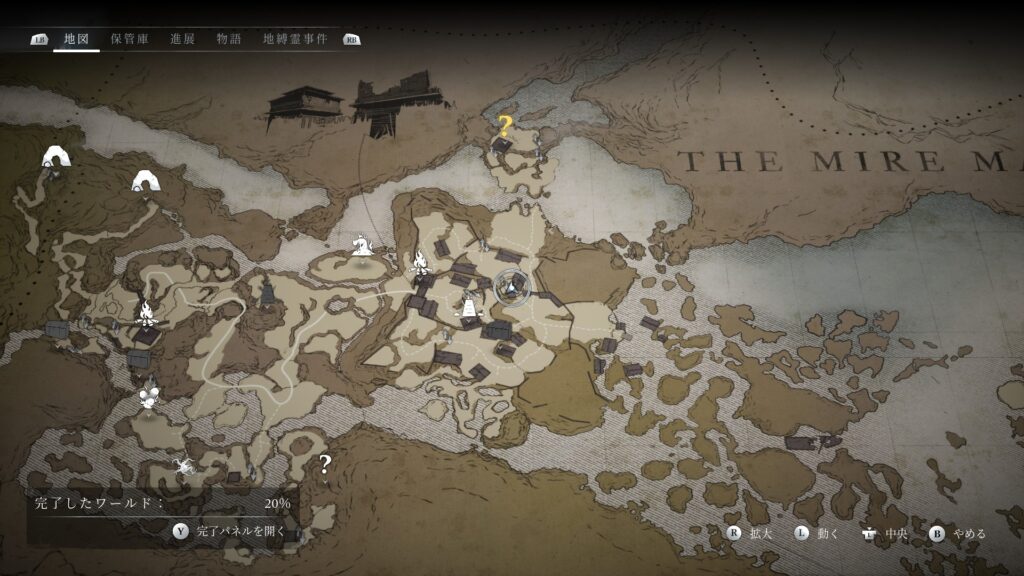The height and width of the screenshot is (576, 1024).
Task: Select the circled player position marker
Action: [x=512, y=287]
